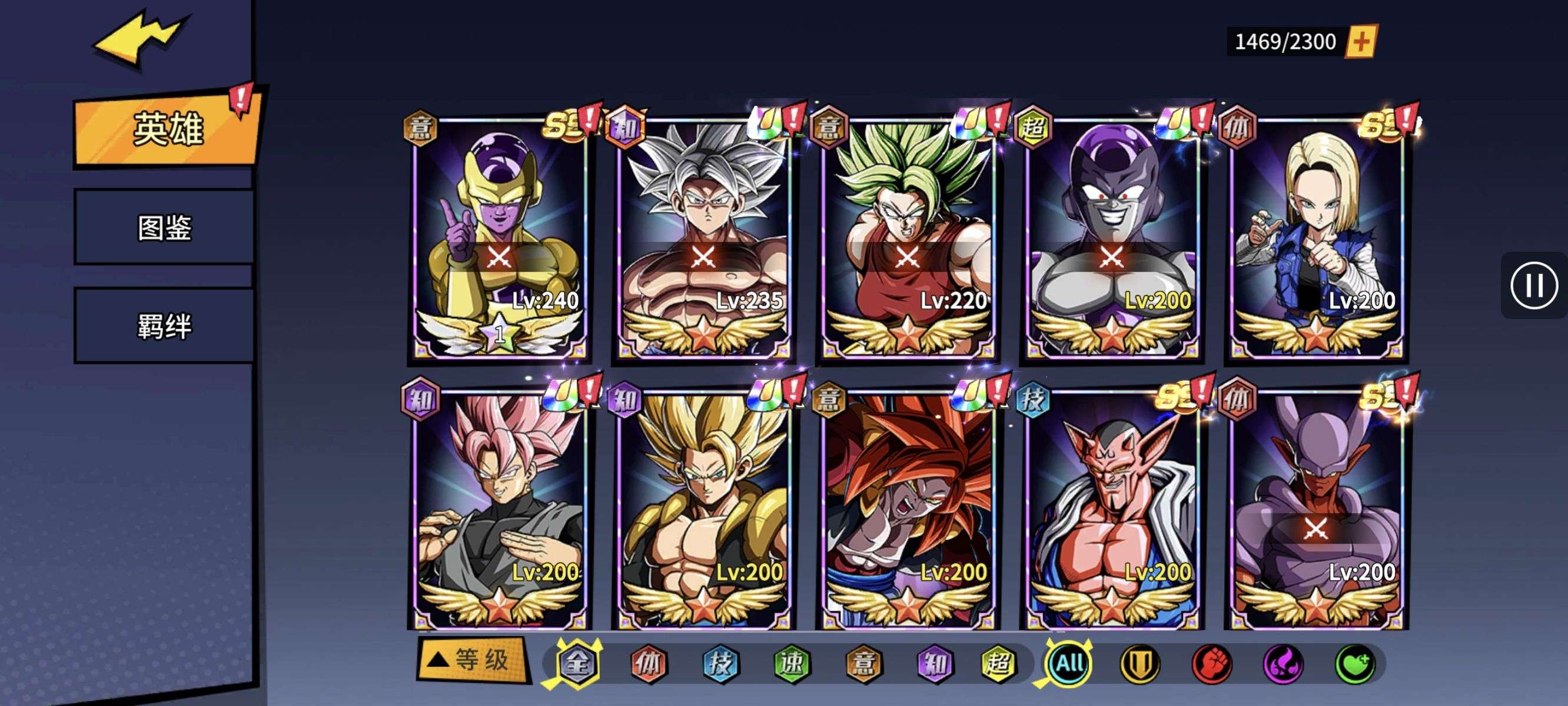Filter heroes by the red 体 type

(648, 663)
